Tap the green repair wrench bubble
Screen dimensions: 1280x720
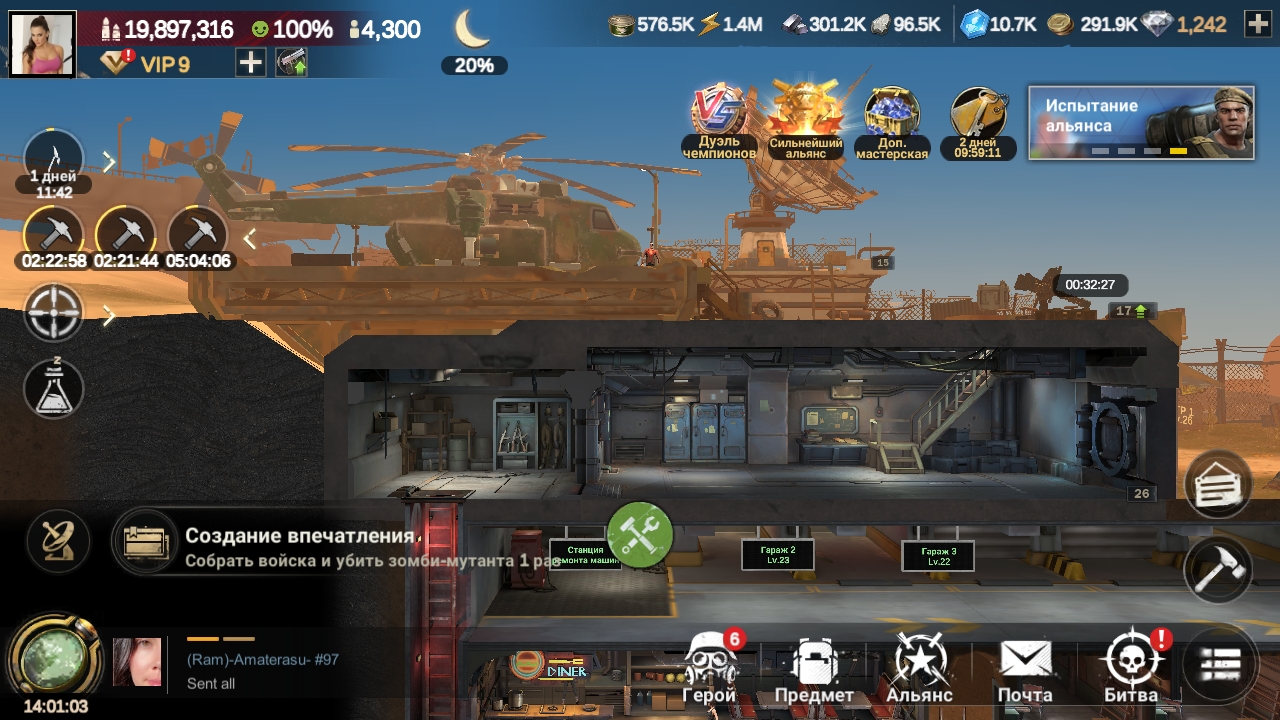(640, 535)
